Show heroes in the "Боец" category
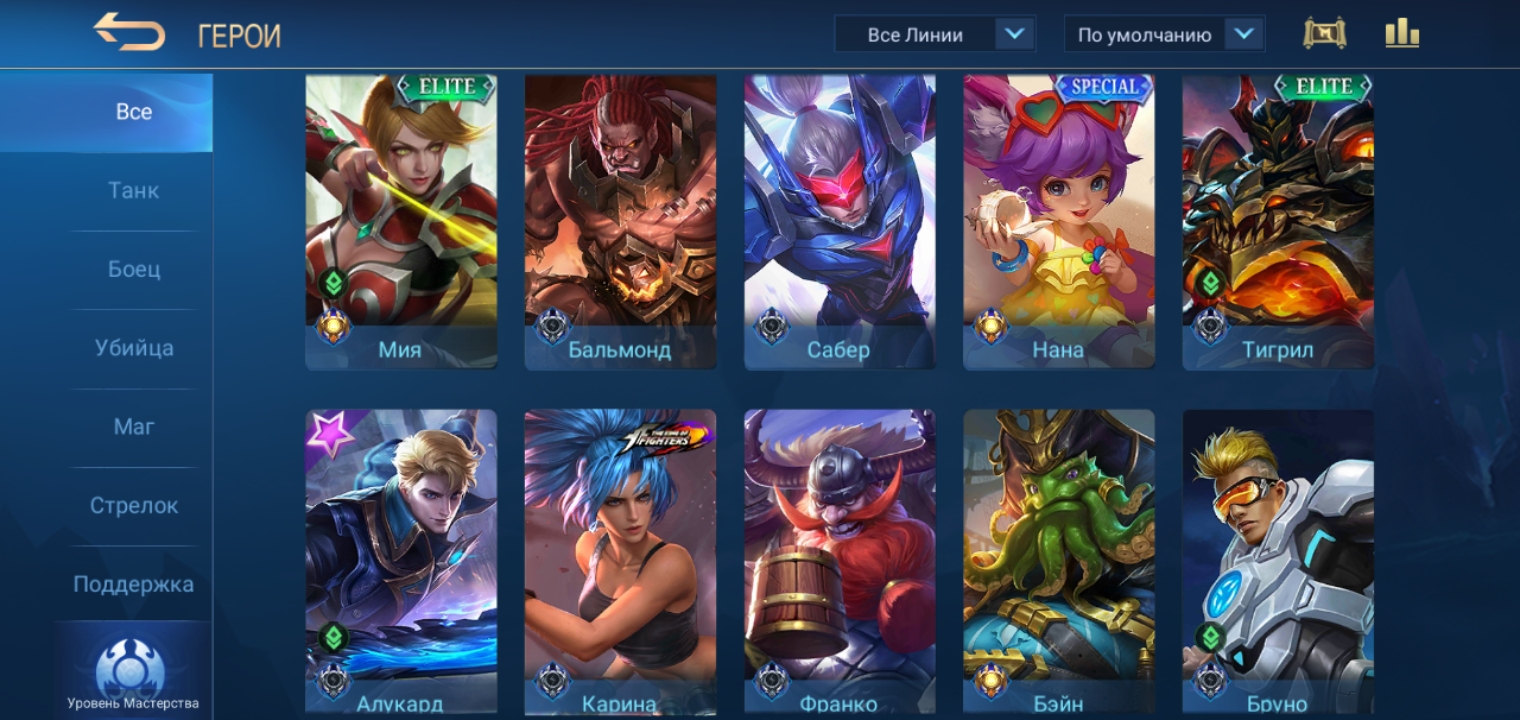The image size is (1520, 720). pos(134,270)
